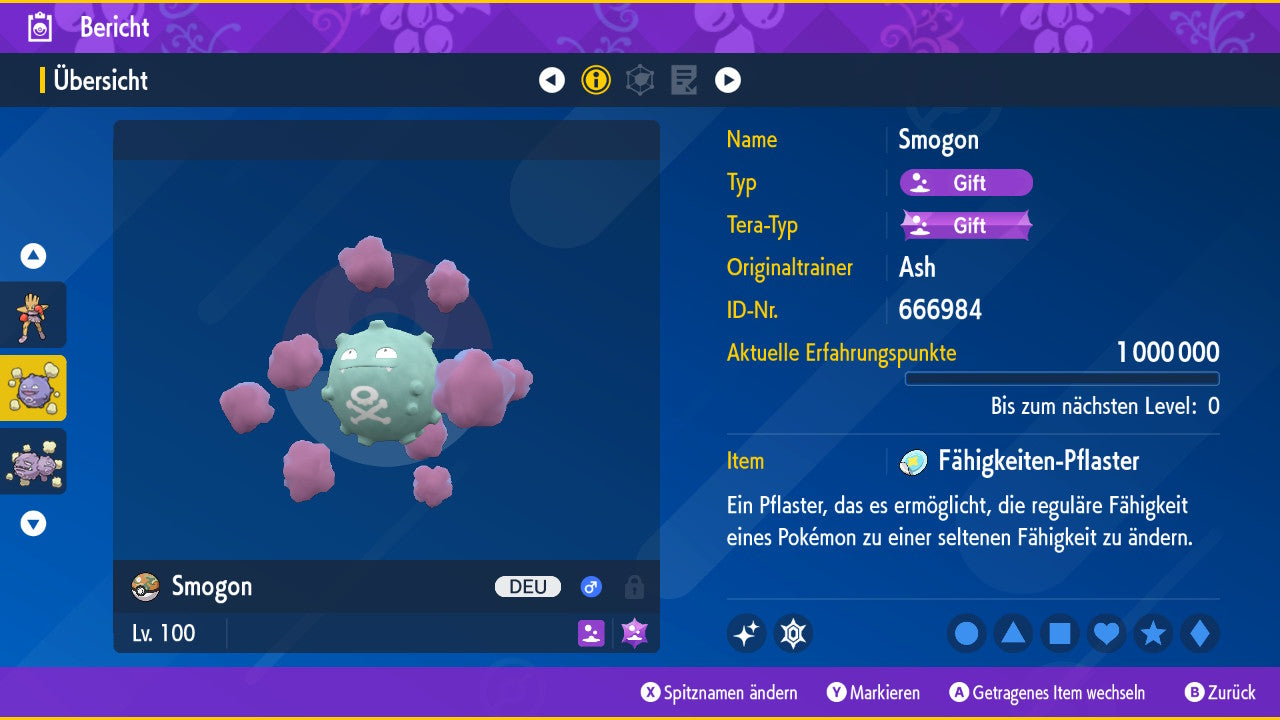The height and width of the screenshot is (720, 1280).
Task: Click the Poison Tera type badge
Action: pos(966,225)
